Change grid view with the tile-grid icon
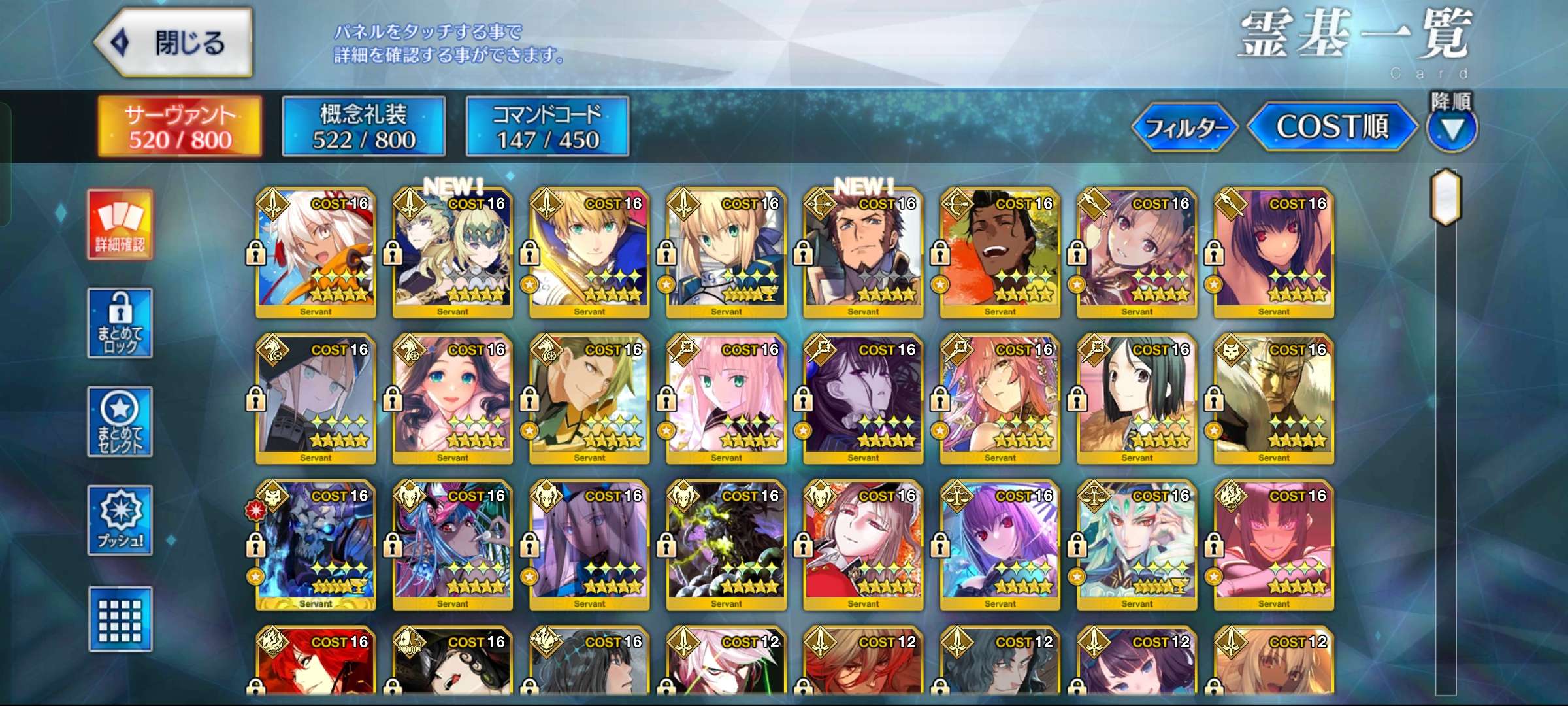Screen dimensions: 1568x706 [120, 619]
